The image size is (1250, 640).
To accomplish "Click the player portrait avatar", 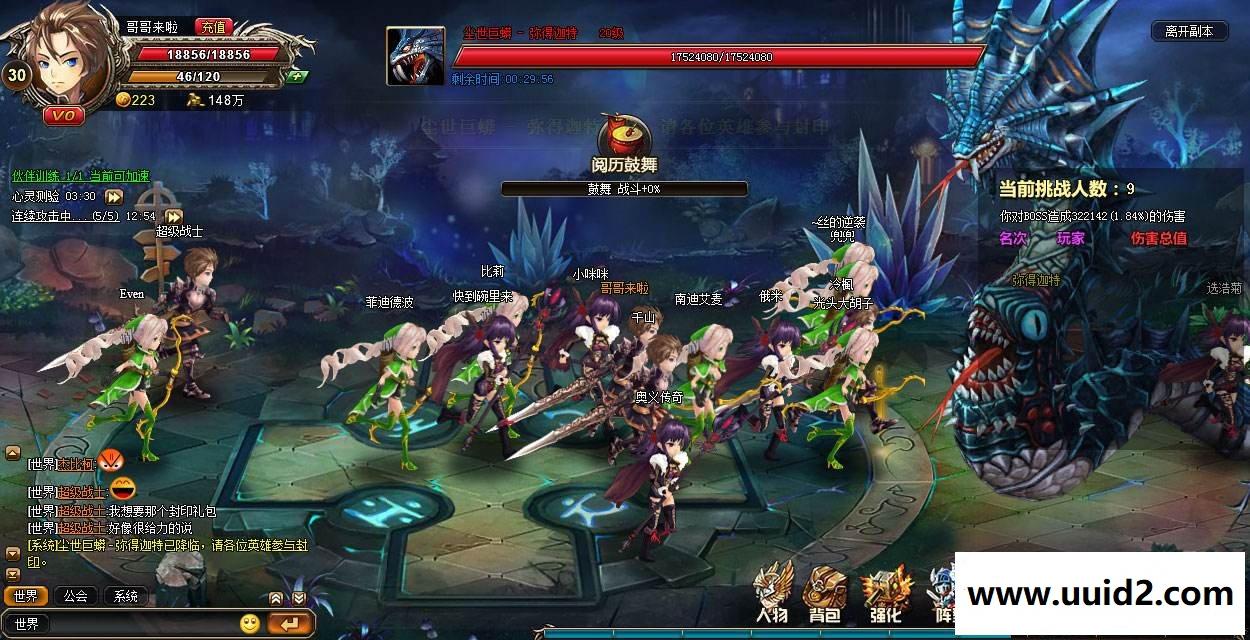I will coord(70,60).
